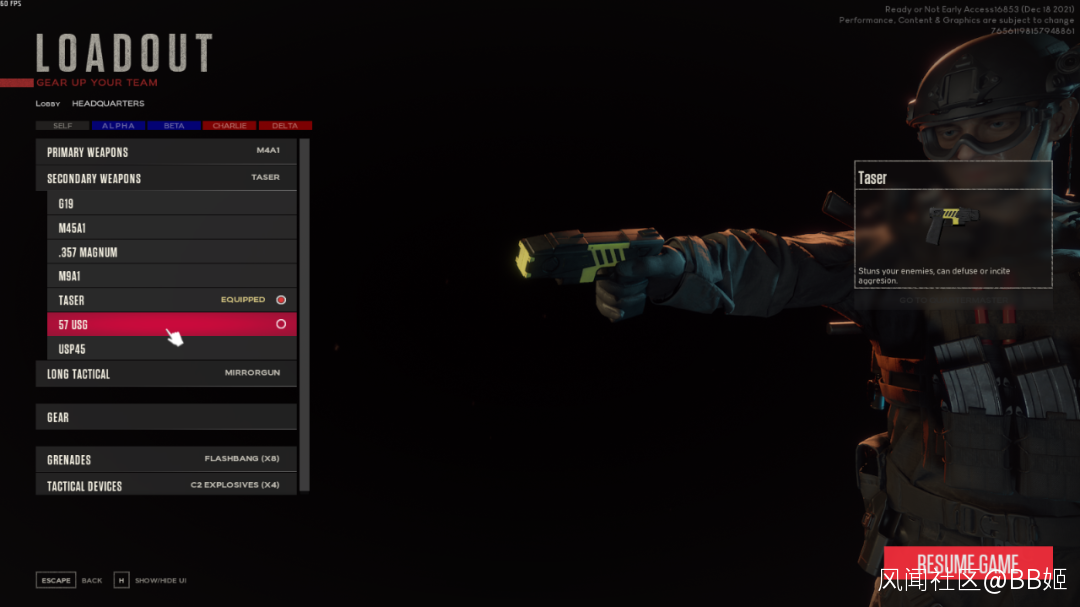Choose the USP45 pistol

click(x=172, y=349)
